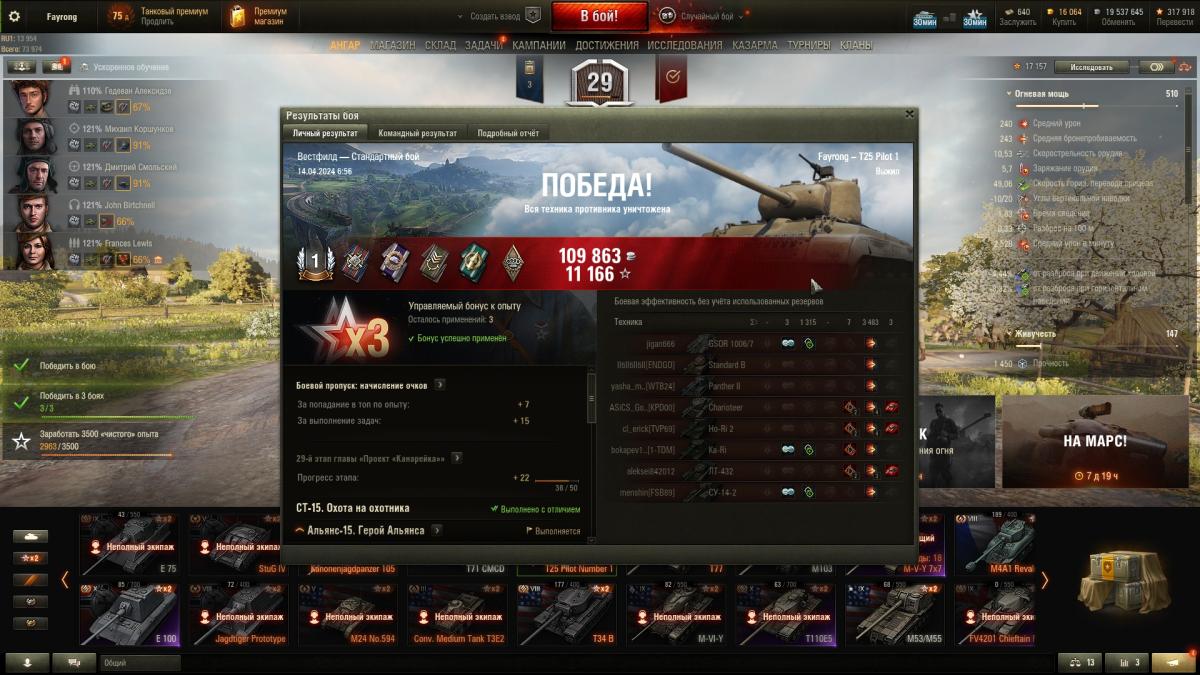Image resolution: width=1200 pixels, height=675 pixels.
Task: Go to the СКЛАД section
Action: tap(440, 45)
